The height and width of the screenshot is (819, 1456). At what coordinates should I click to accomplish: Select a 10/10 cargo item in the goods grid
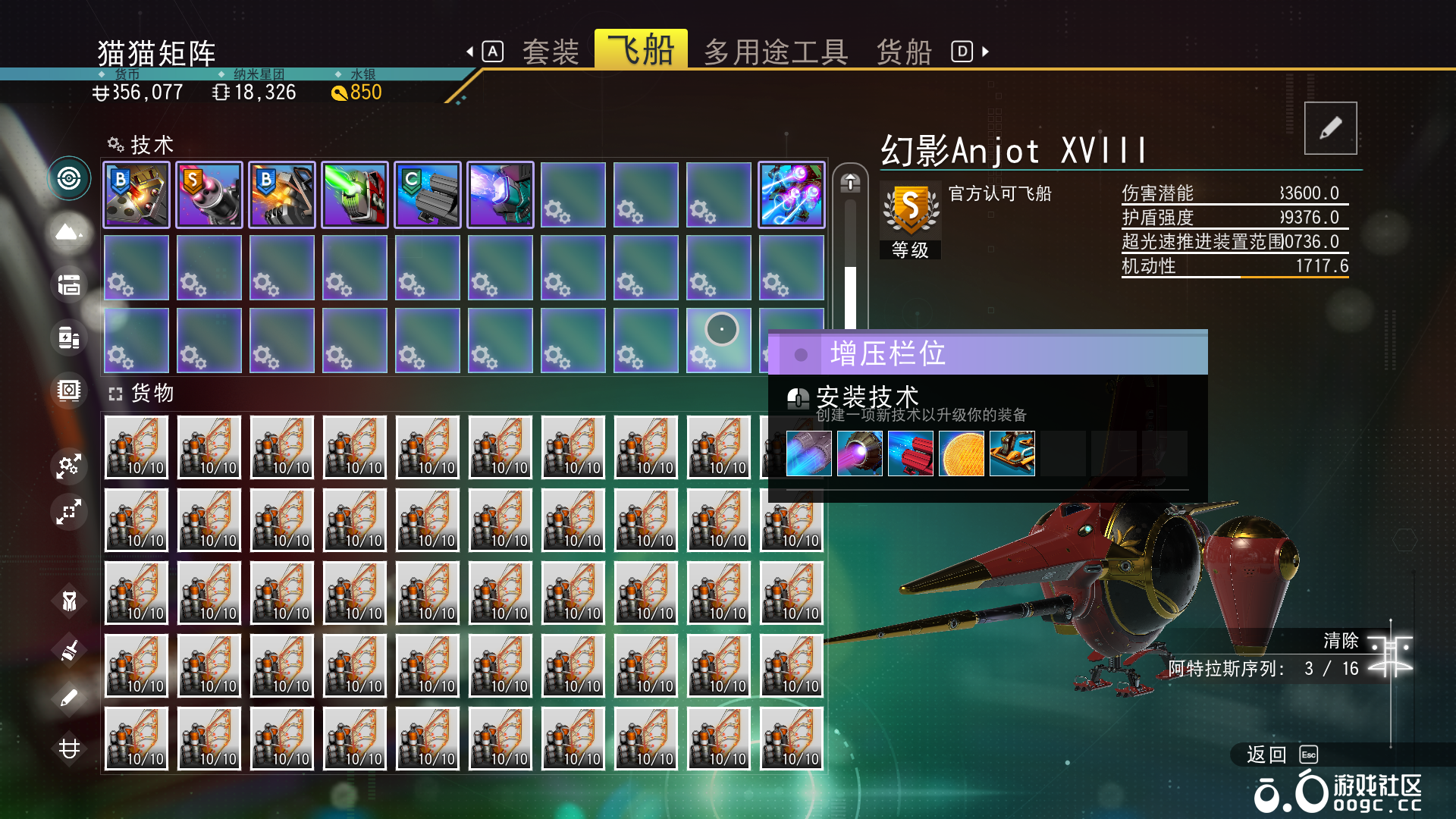[x=136, y=447]
